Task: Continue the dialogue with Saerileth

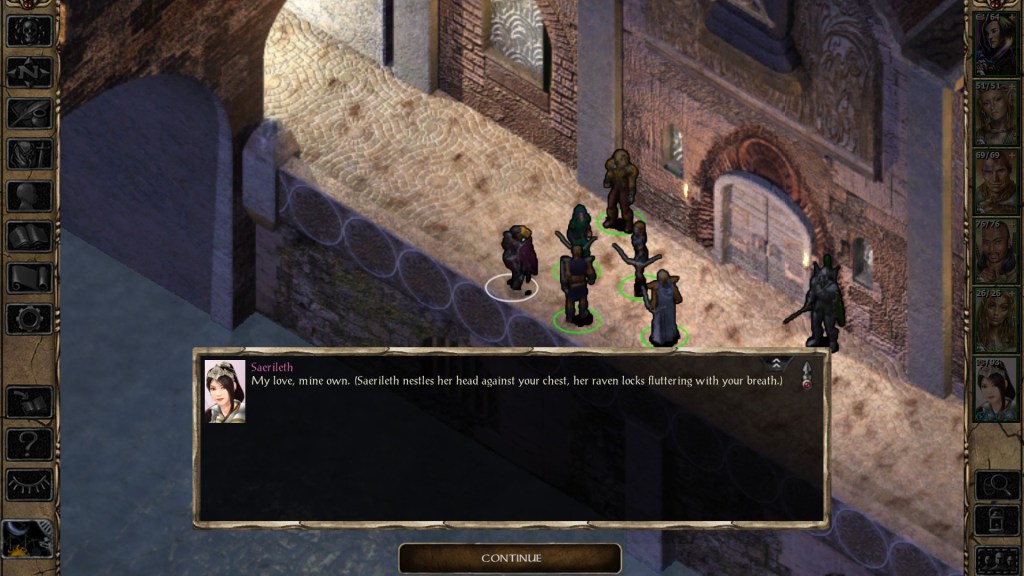Action: pyautogui.click(x=510, y=558)
